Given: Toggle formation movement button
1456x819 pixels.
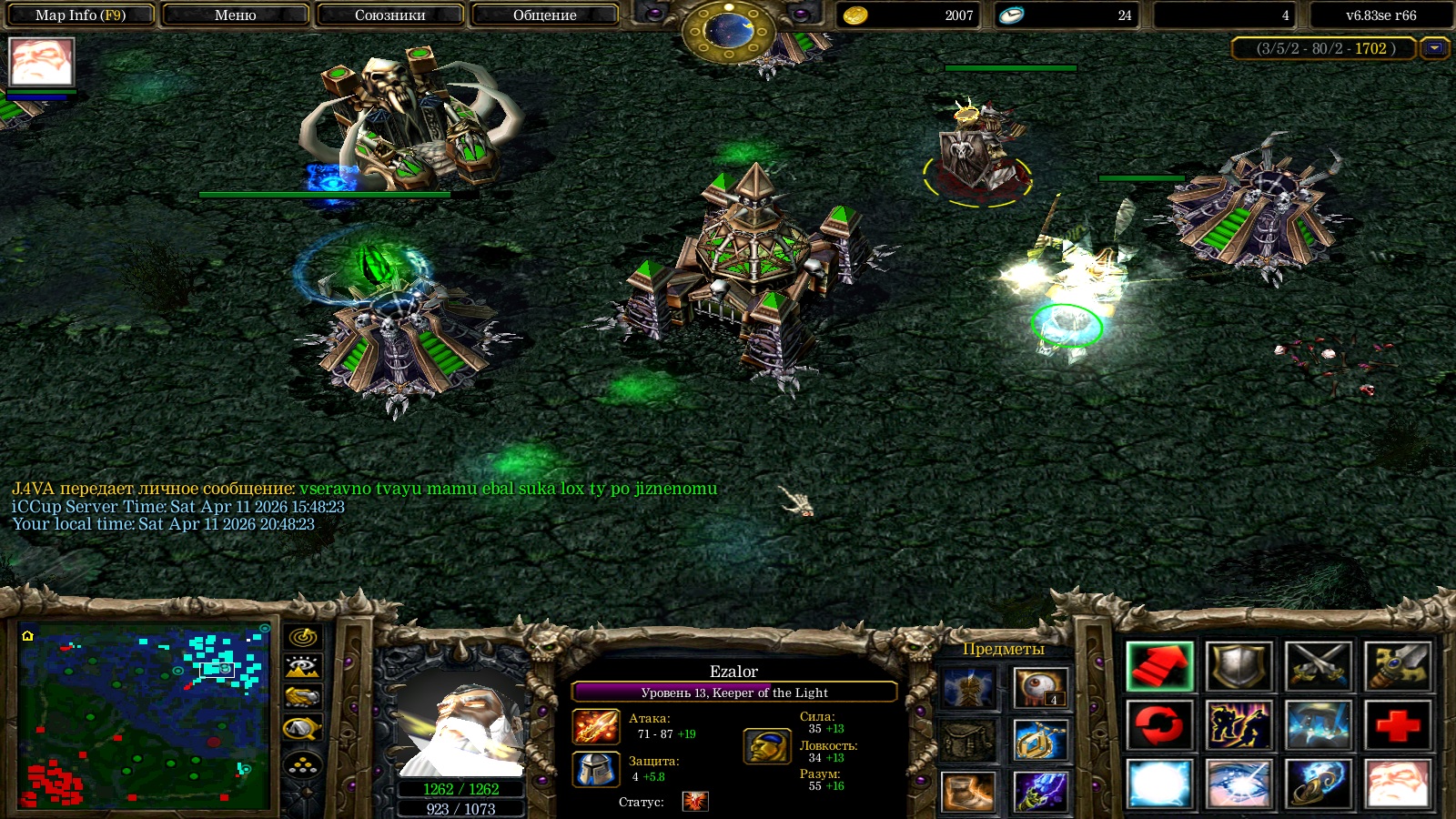Looking at the screenshot, I should (x=303, y=765).
